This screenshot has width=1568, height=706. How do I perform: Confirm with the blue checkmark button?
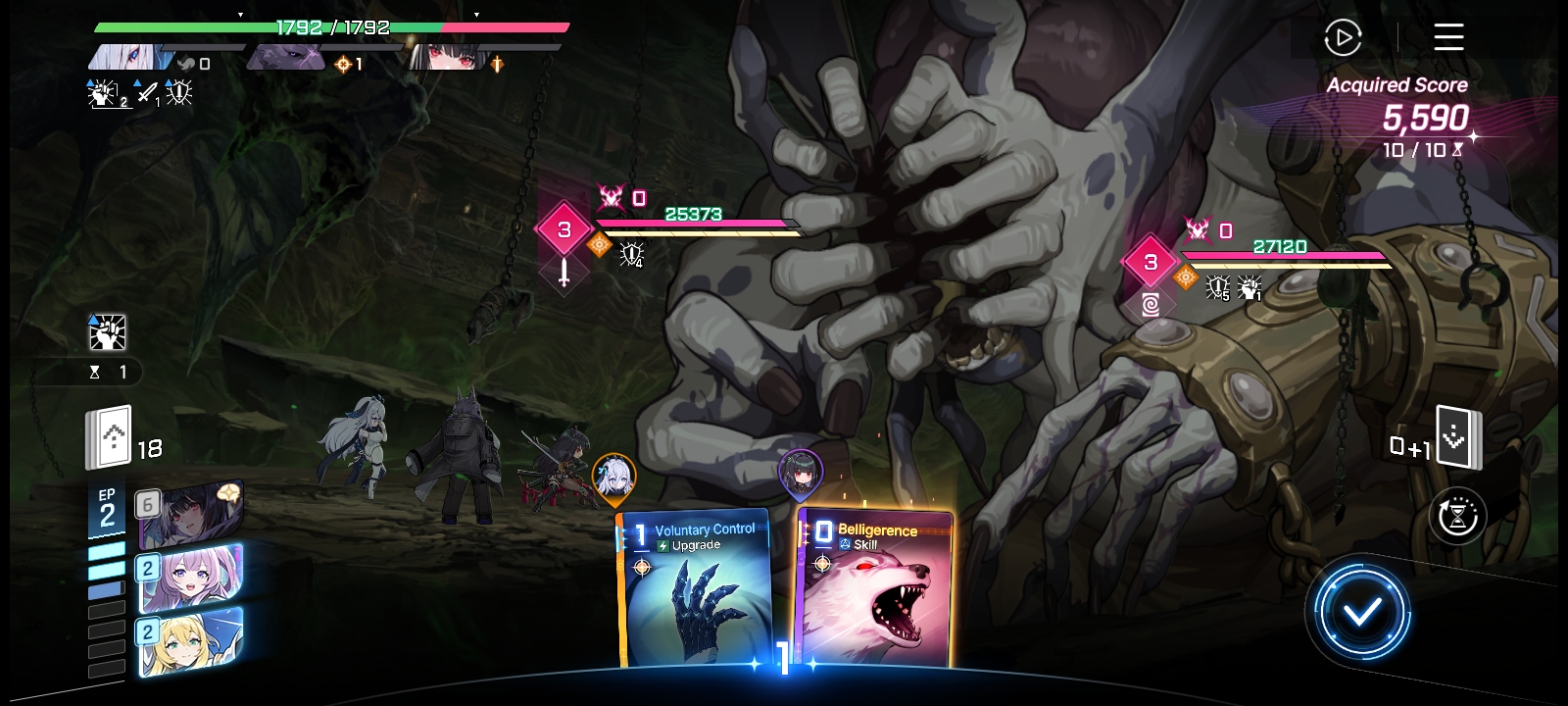click(x=1361, y=612)
